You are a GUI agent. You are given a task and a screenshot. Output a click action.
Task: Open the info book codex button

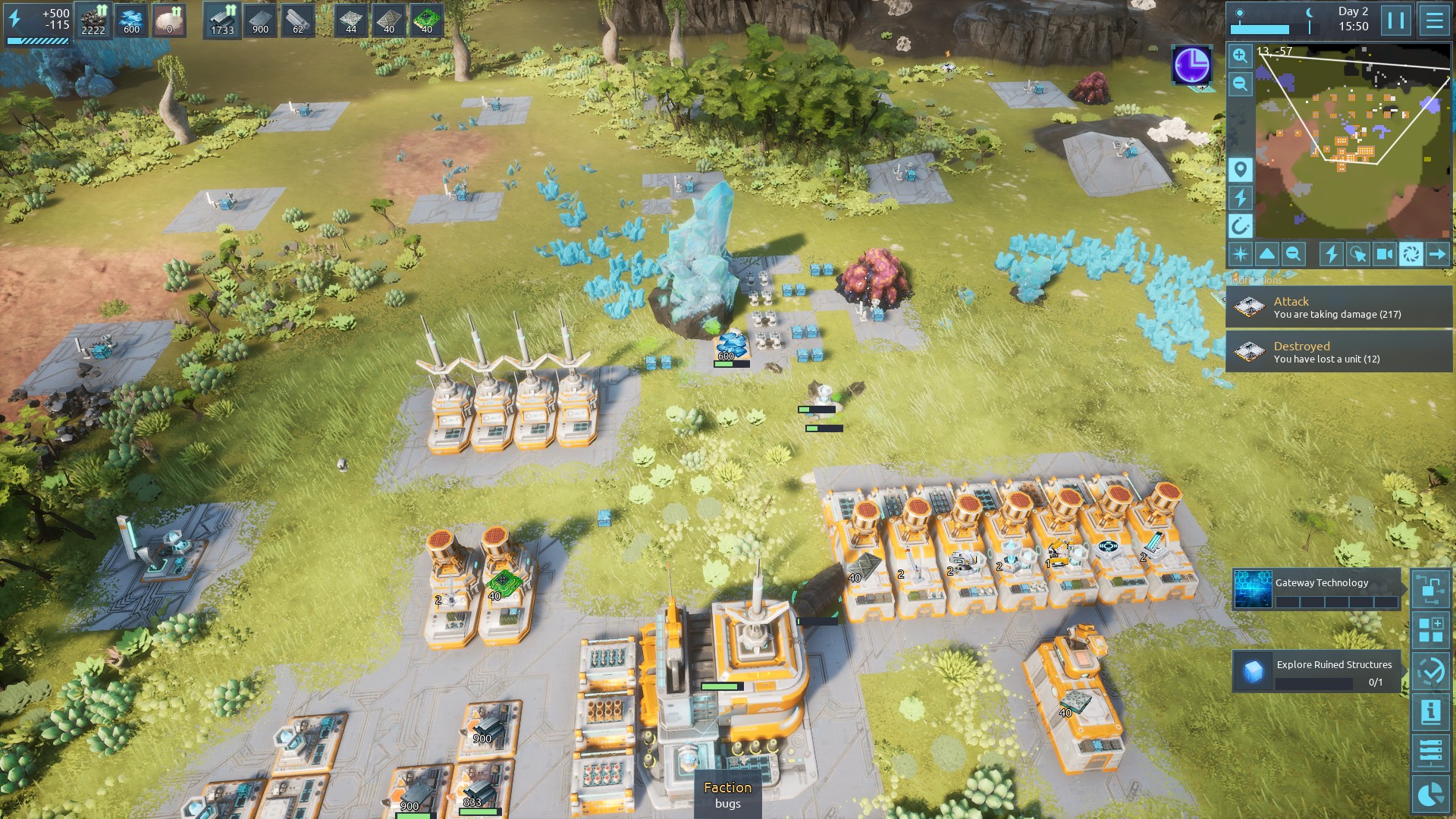click(x=1430, y=711)
